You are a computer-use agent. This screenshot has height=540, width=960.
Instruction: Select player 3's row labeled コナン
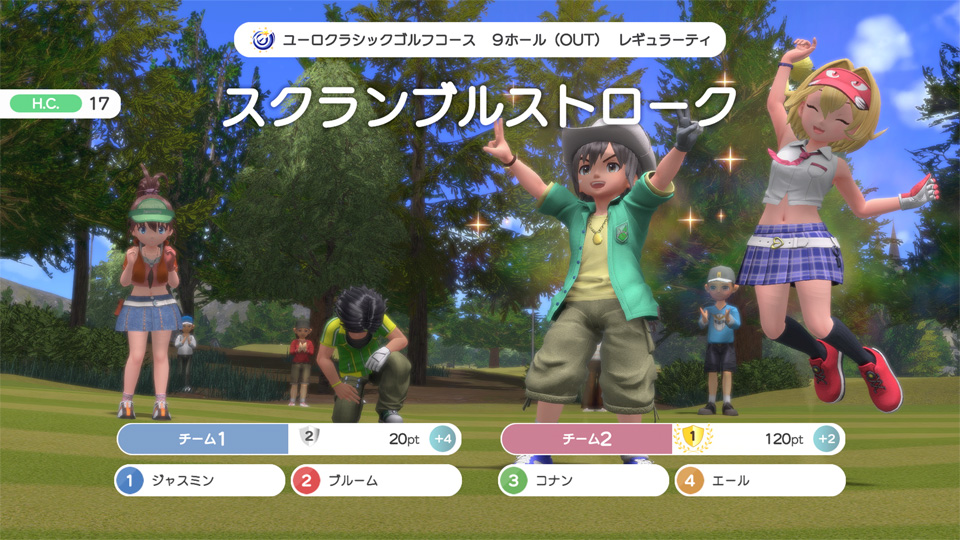coord(583,480)
